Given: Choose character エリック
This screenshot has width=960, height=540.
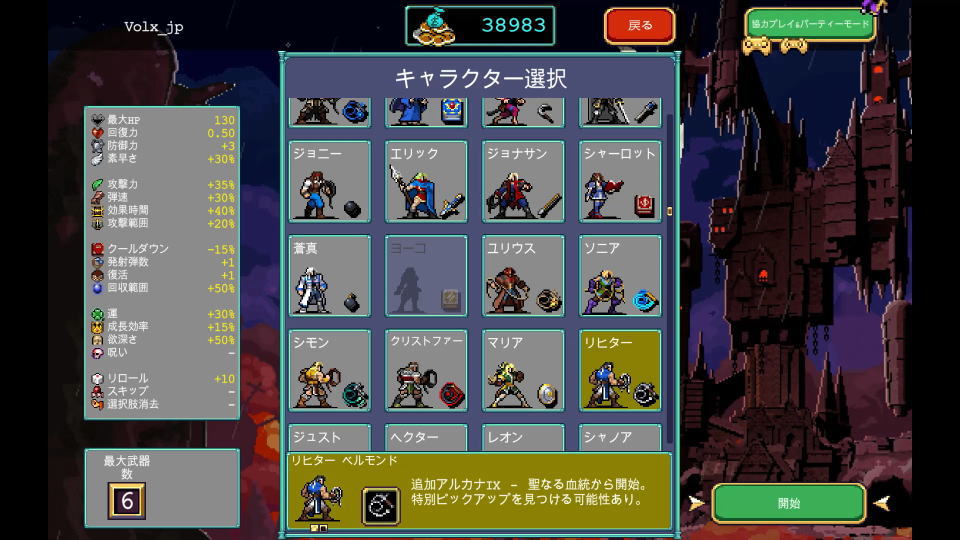Looking at the screenshot, I should point(426,181).
